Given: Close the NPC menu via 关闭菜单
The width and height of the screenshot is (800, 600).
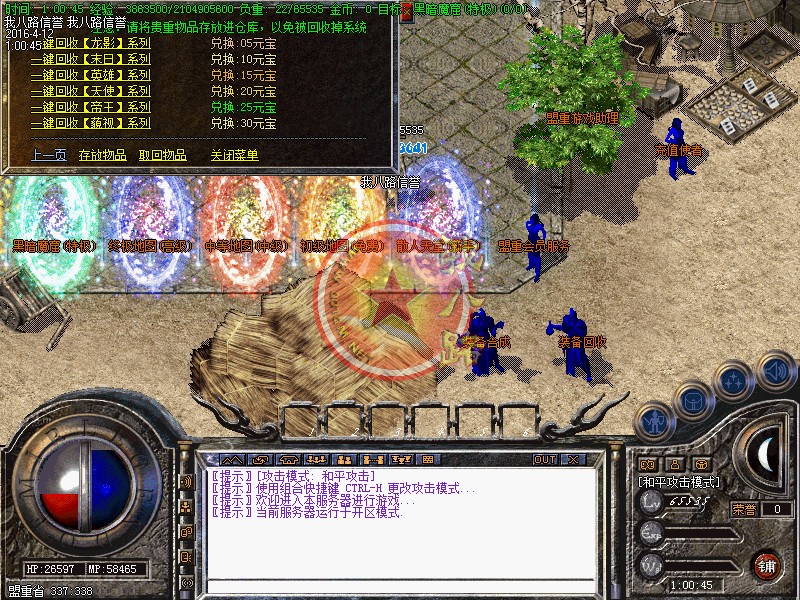Looking at the screenshot, I should coord(234,155).
